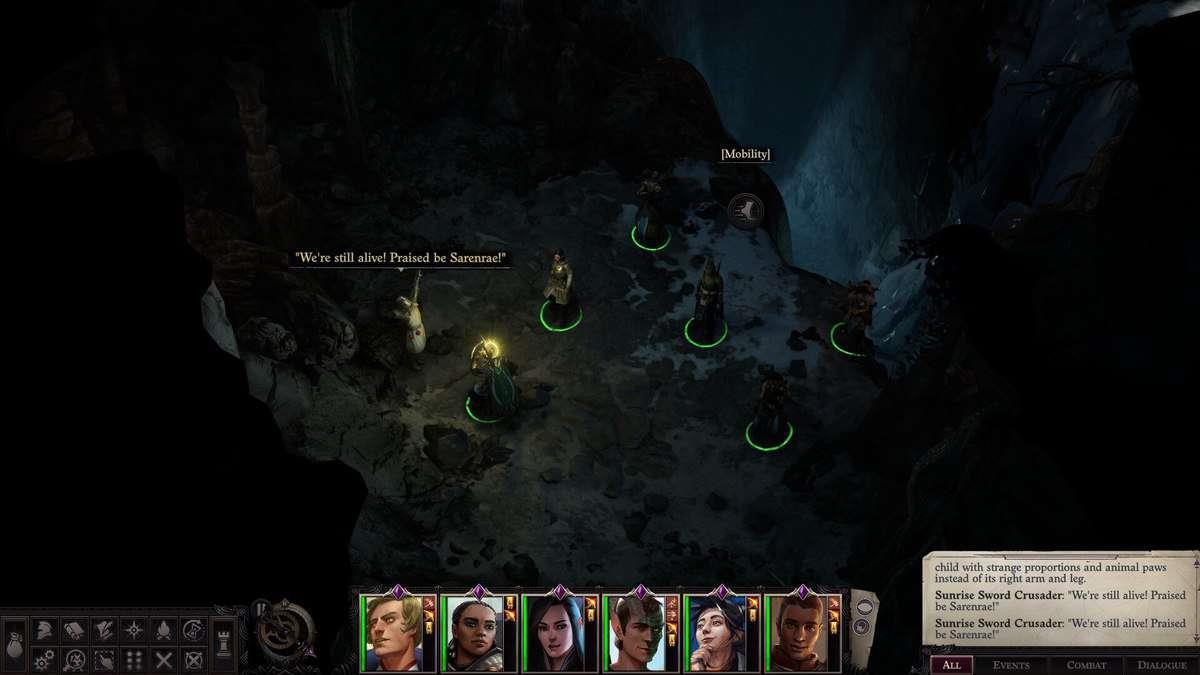Screen dimensions: 1200x675
Task: Click the Mobility skill check icon
Action: pos(745,210)
